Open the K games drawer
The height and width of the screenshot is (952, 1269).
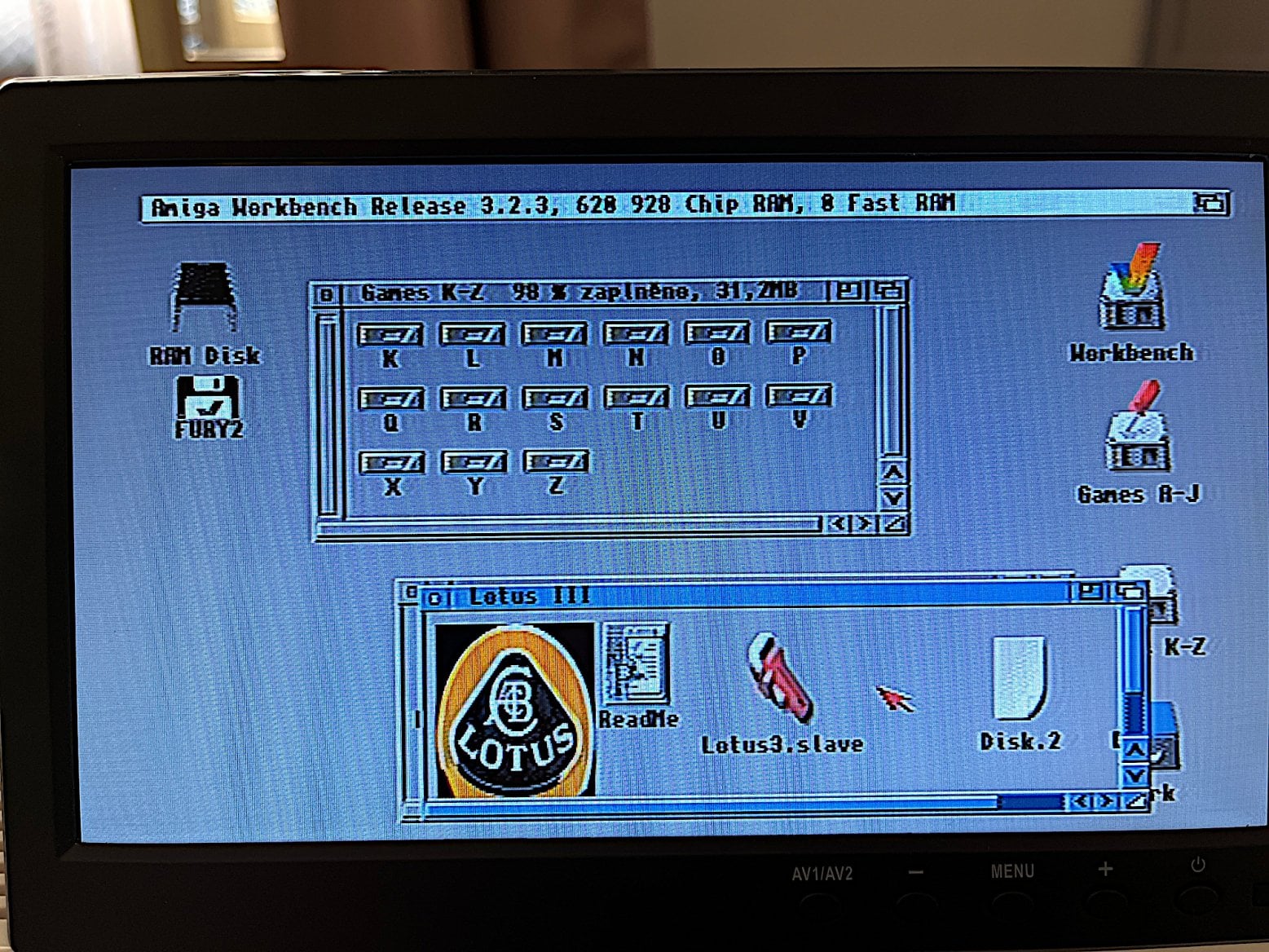[x=392, y=334]
